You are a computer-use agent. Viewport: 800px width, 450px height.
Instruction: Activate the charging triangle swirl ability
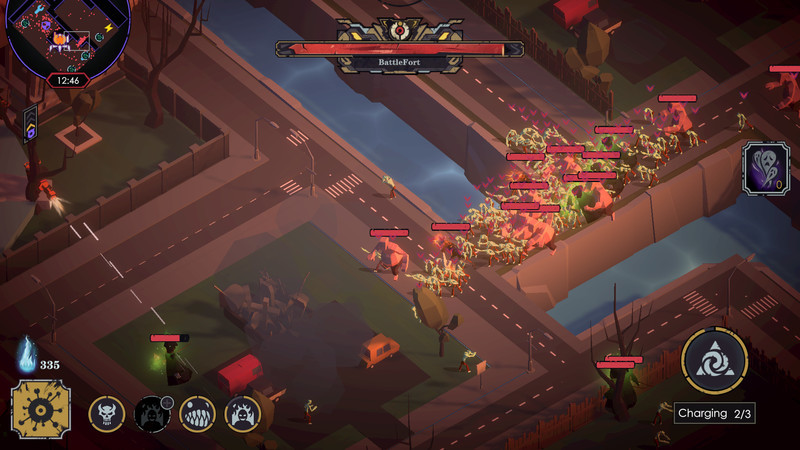pyautogui.click(x=714, y=361)
